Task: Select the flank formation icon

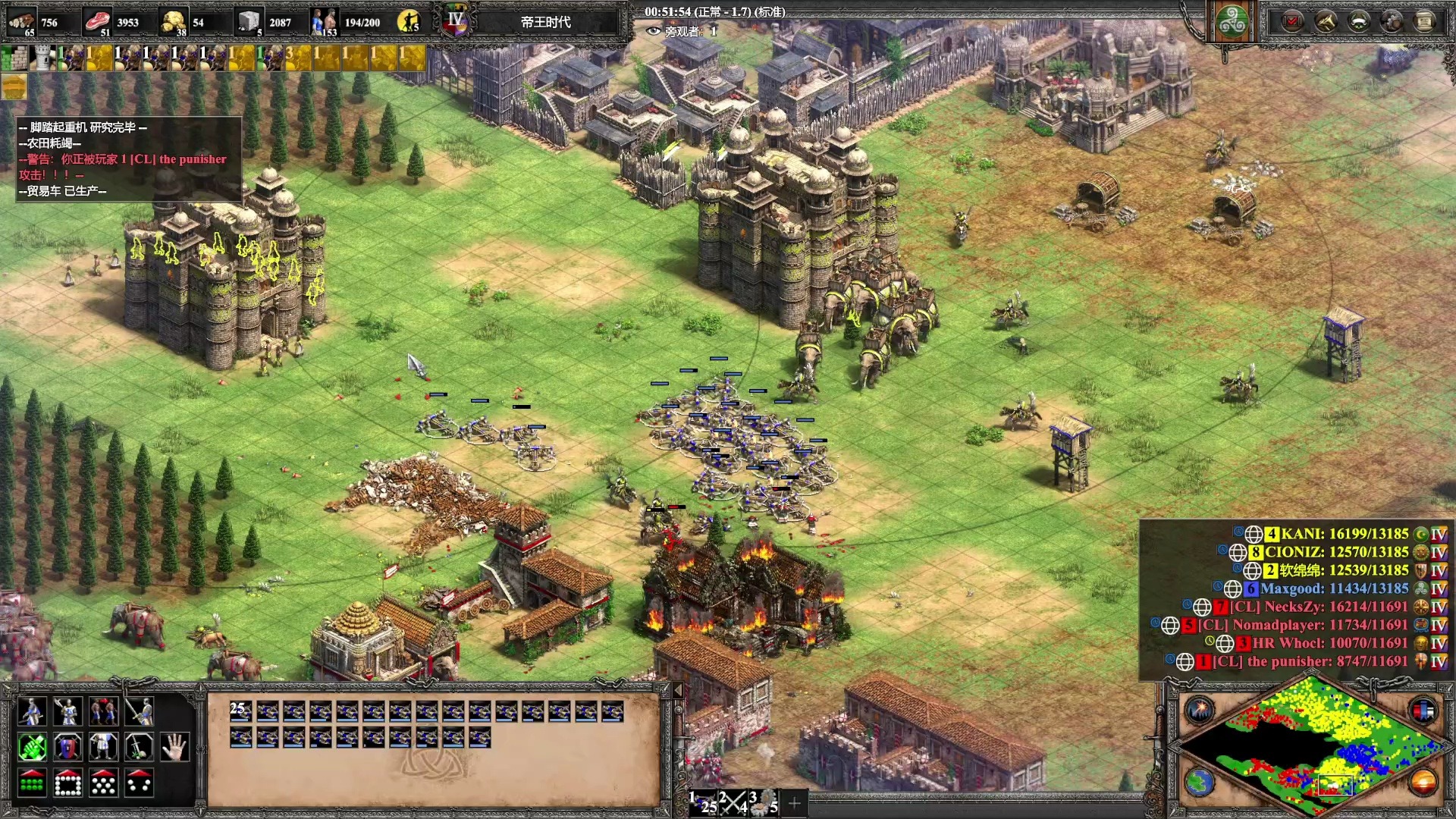Action: pyautogui.click(x=139, y=783)
